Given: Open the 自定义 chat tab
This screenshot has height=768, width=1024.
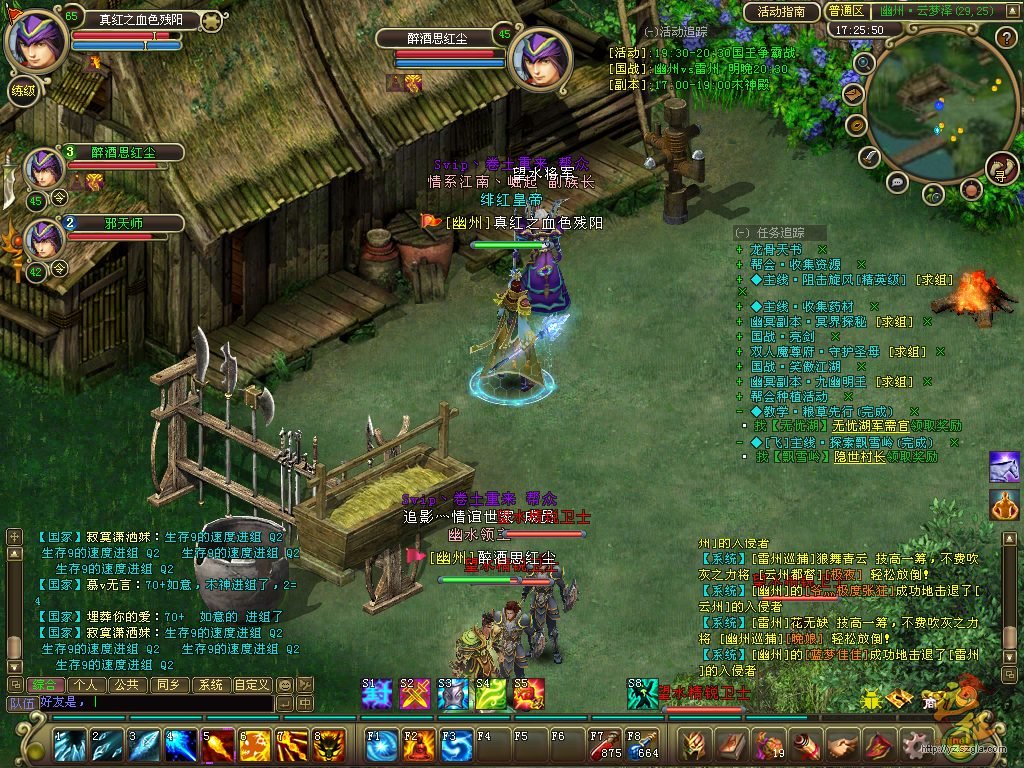Looking at the screenshot, I should 251,685.
